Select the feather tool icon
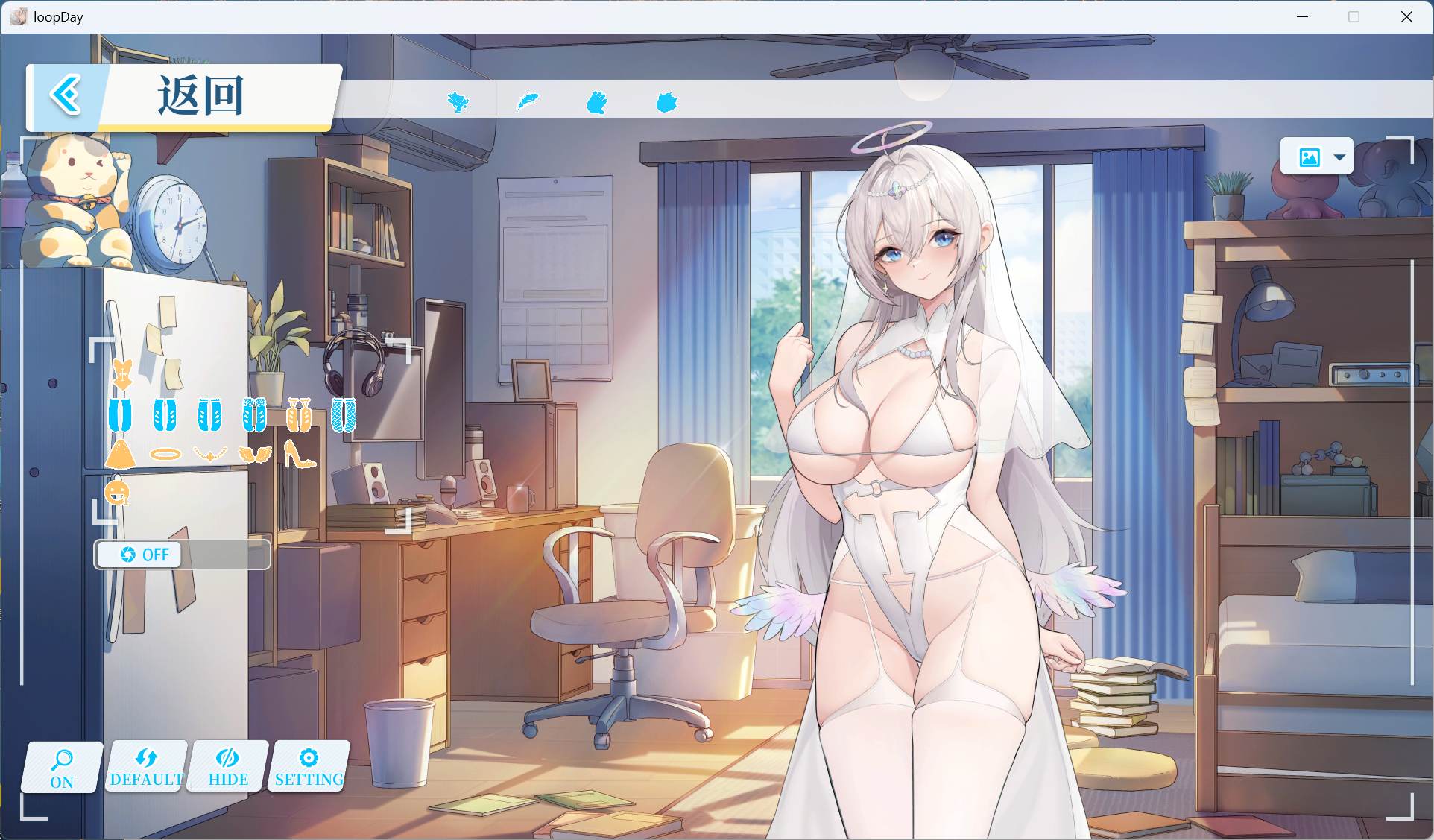1434x840 pixels. [528, 101]
